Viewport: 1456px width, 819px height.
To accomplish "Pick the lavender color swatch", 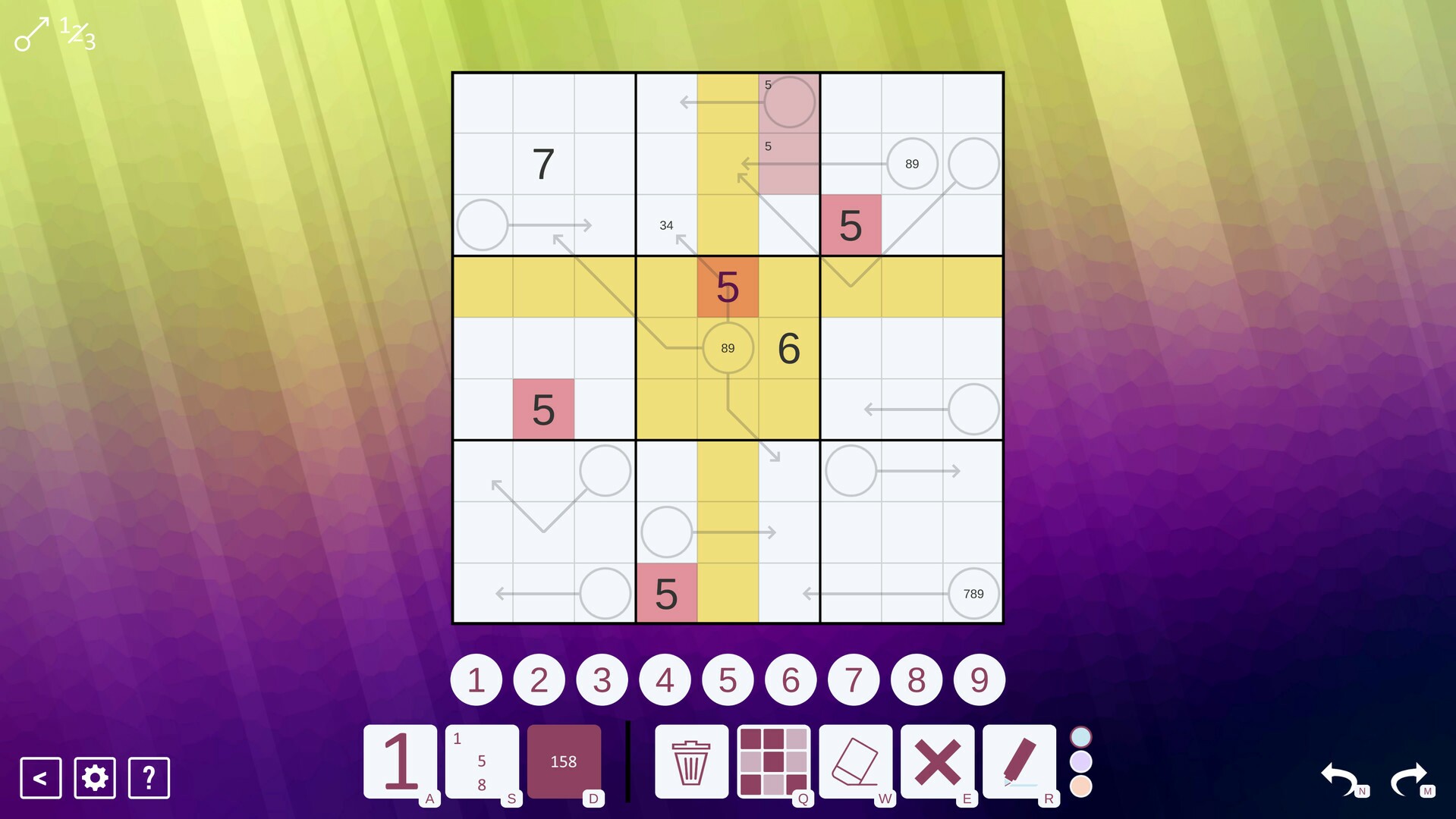I will [x=1080, y=761].
